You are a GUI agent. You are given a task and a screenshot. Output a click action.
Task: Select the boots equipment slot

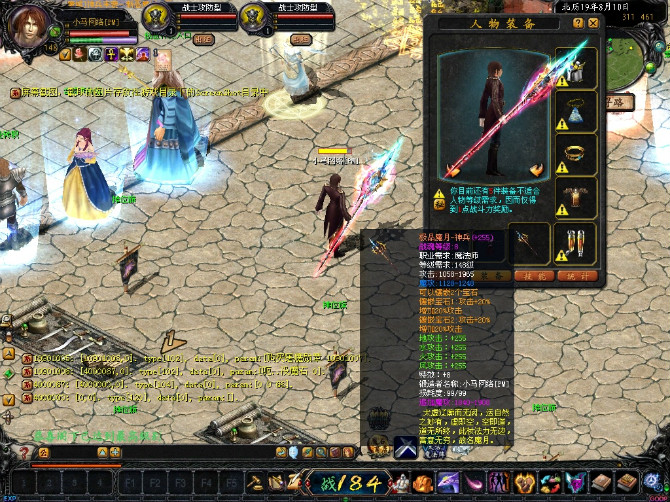point(579,243)
